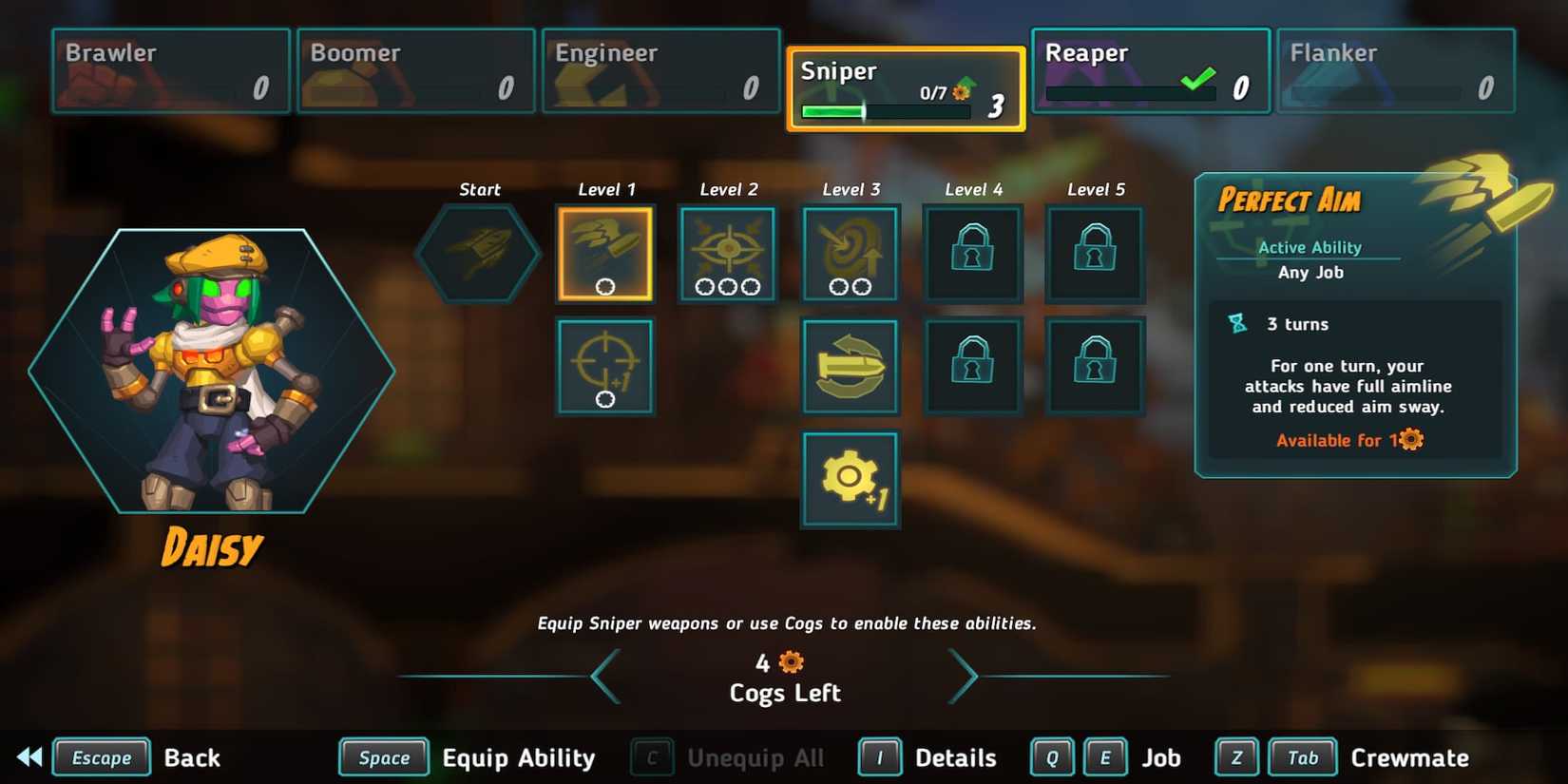Switch to the Sniper job tab
The width and height of the screenshot is (1568, 784).
(905, 86)
